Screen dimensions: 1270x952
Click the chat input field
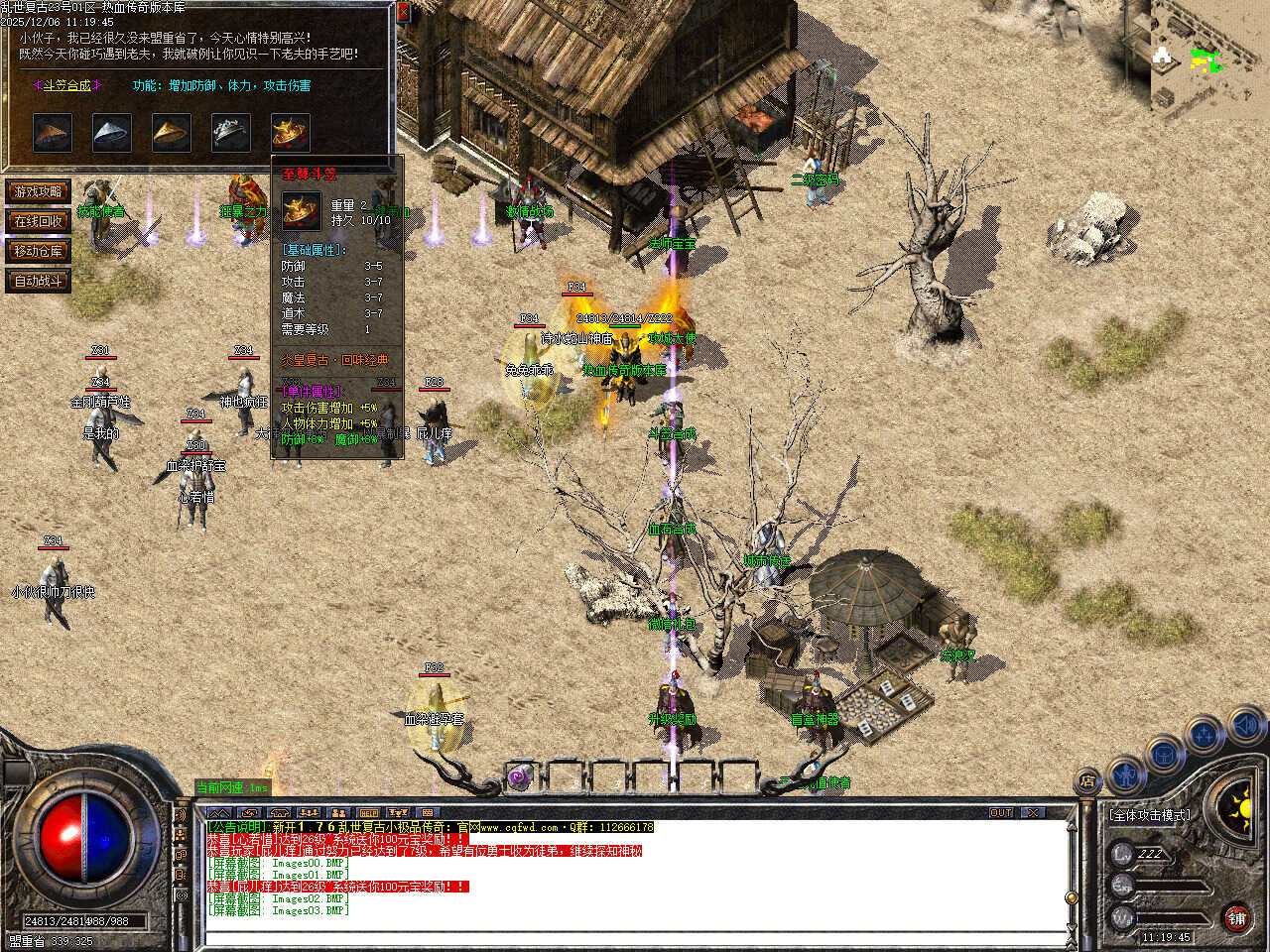(x=635, y=937)
